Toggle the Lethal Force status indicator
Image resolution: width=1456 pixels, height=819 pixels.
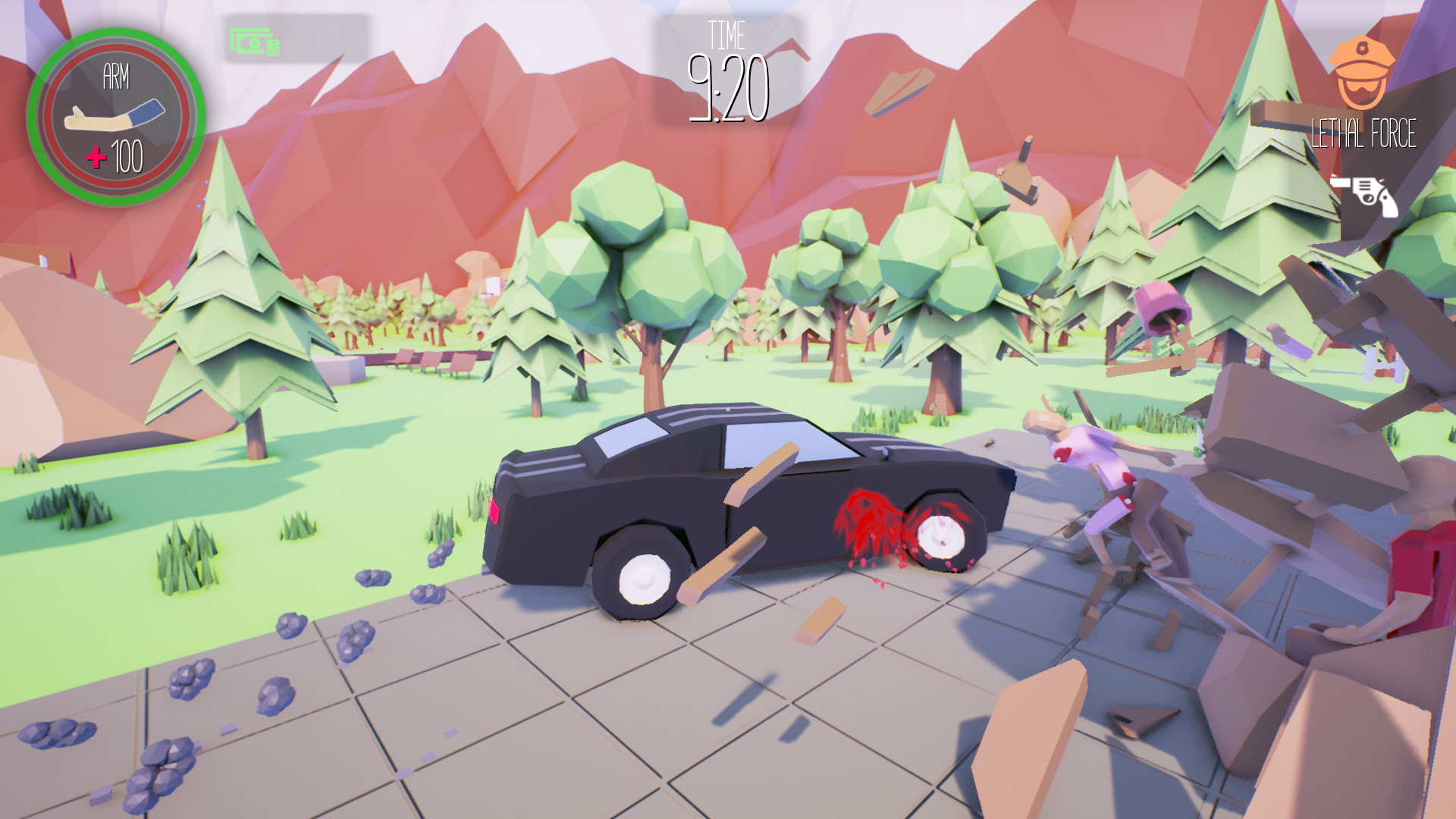pyautogui.click(x=1363, y=133)
